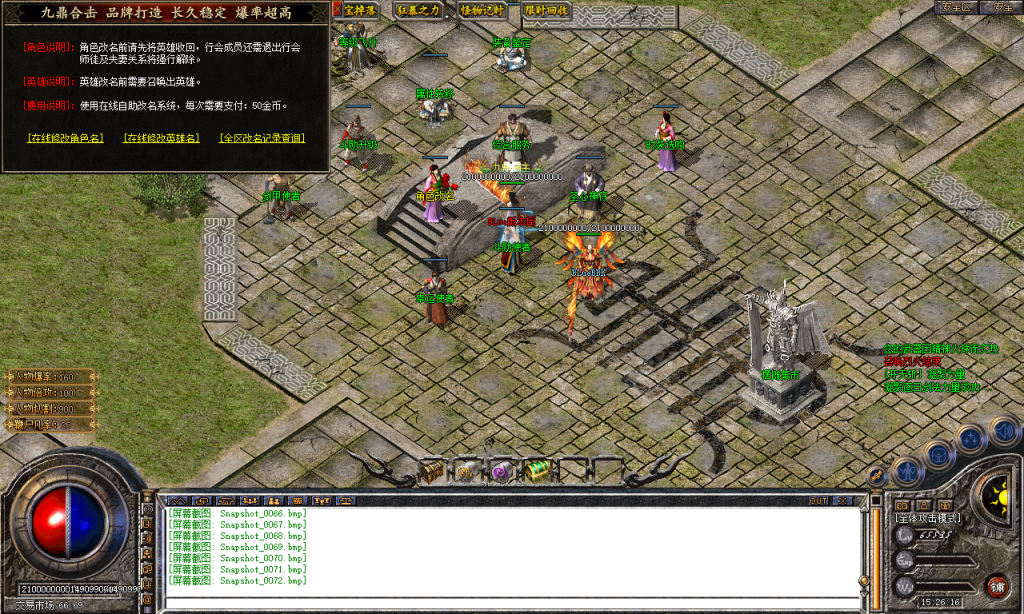Toggle the 全体攻击模式 attack mode label

coord(928,518)
